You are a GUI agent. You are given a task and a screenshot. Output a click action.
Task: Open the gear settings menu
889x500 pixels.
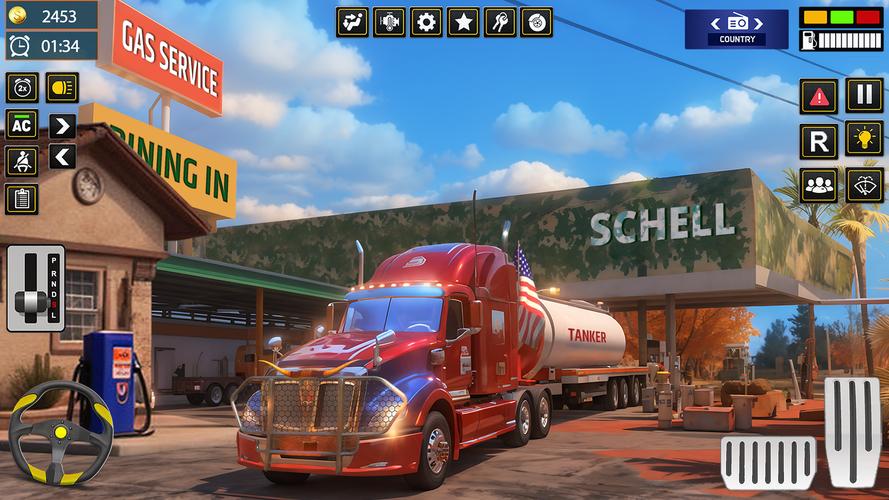click(x=426, y=22)
